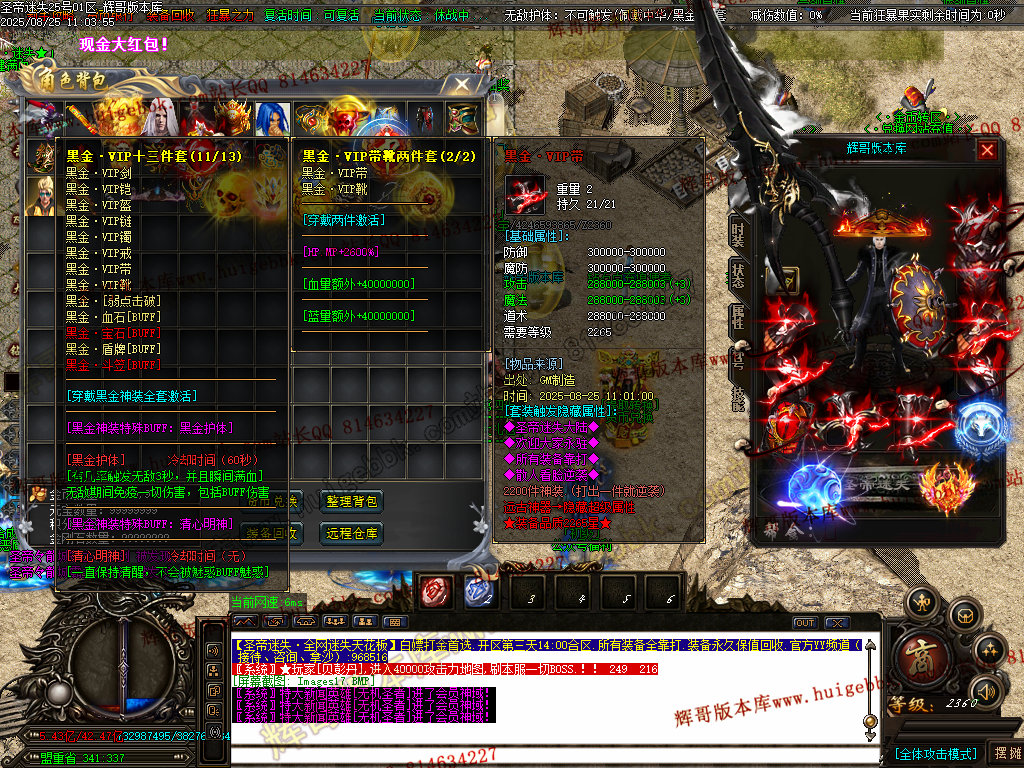
Task: Close the character equipment panel
Action: pyautogui.click(x=987, y=150)
